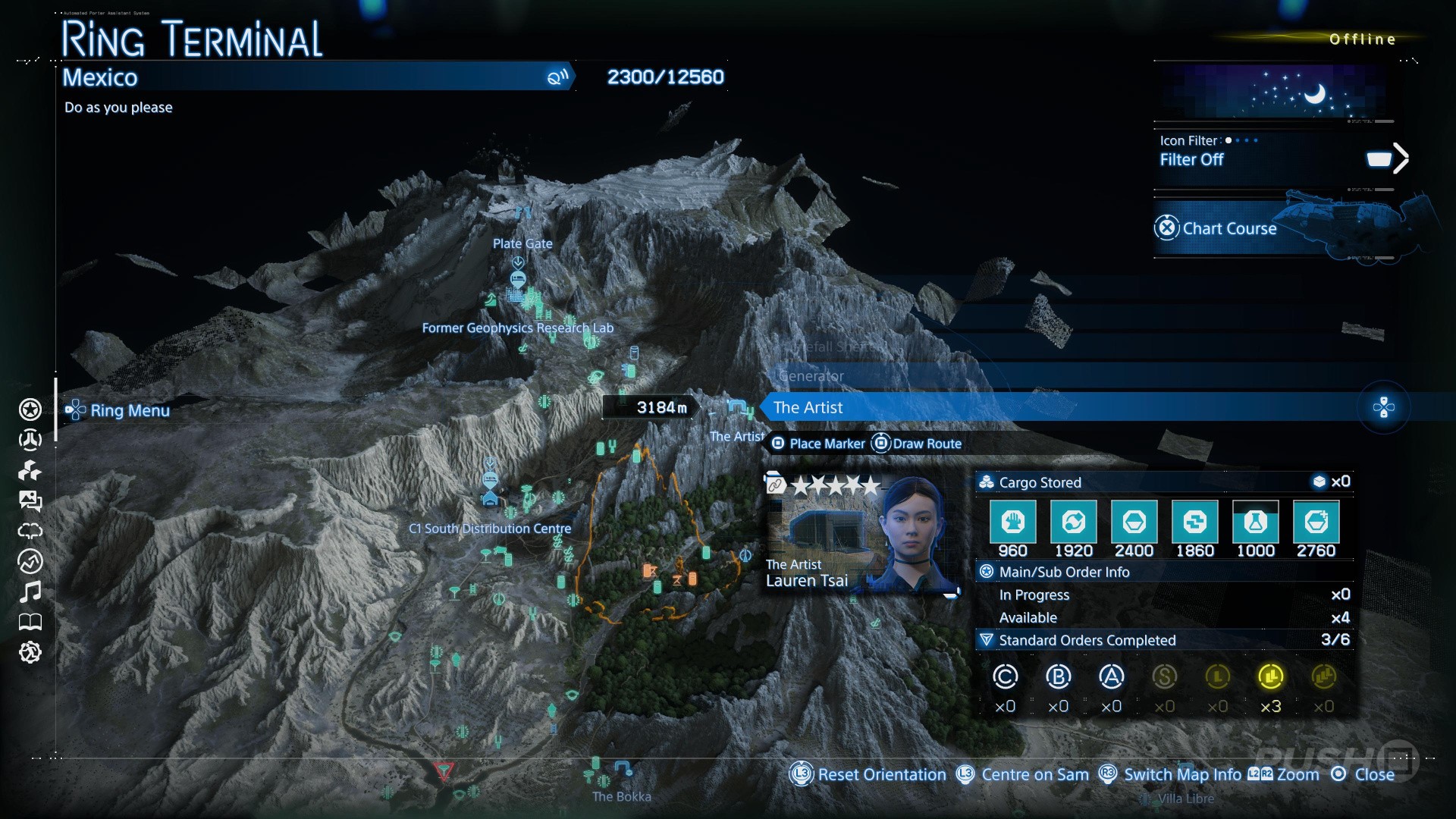Open the gear system settings icon

30,652
